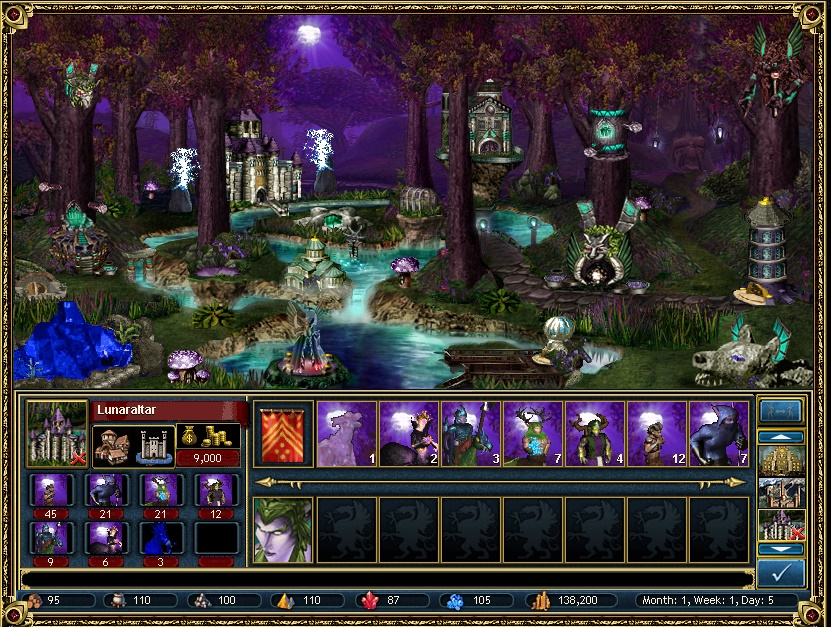Select the garrison creature stack of 1
This screenshot has width=831, height=627.
[x=346, y=434]
